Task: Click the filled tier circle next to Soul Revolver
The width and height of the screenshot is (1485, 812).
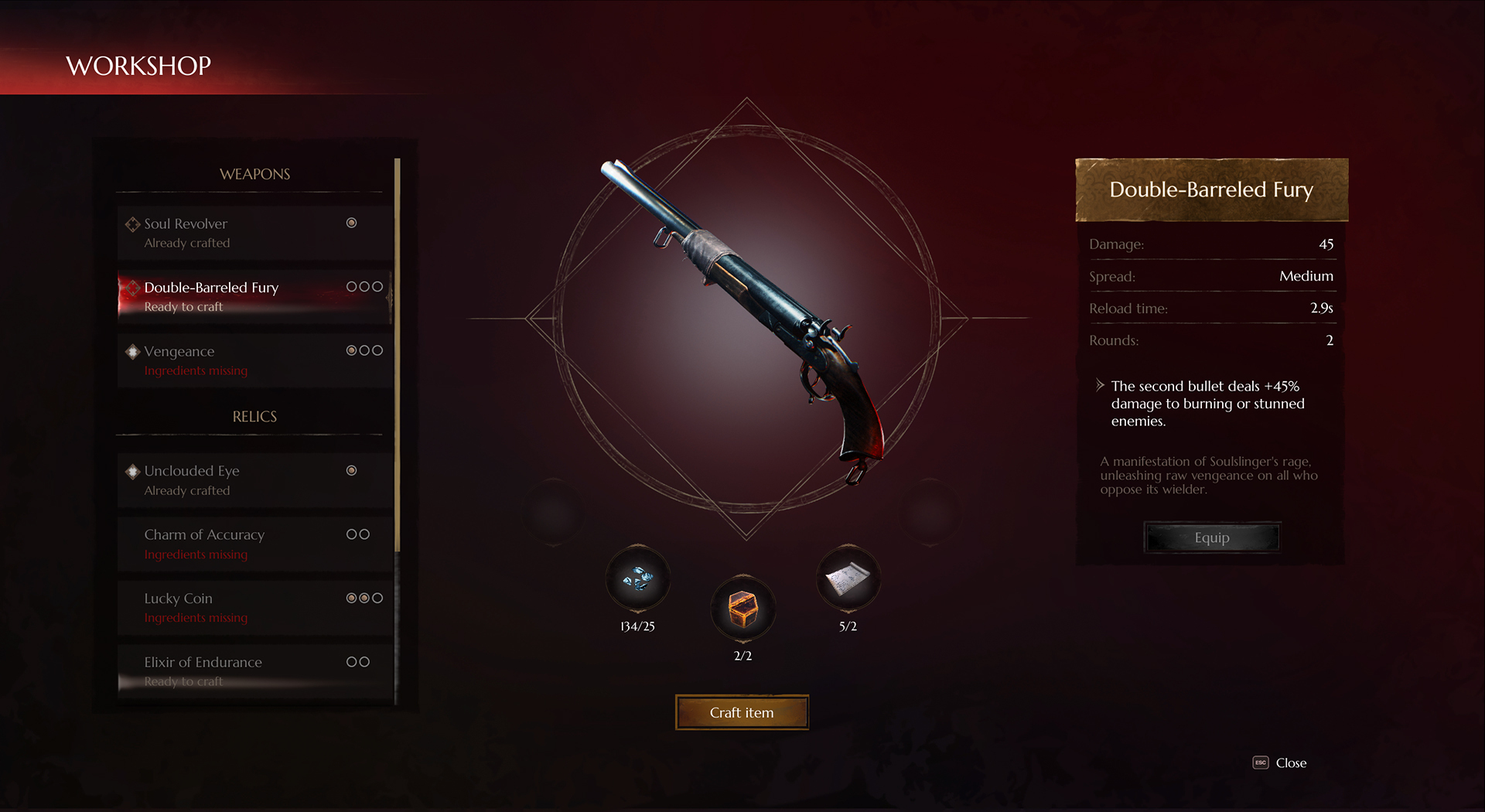Action: click(352, 223)
